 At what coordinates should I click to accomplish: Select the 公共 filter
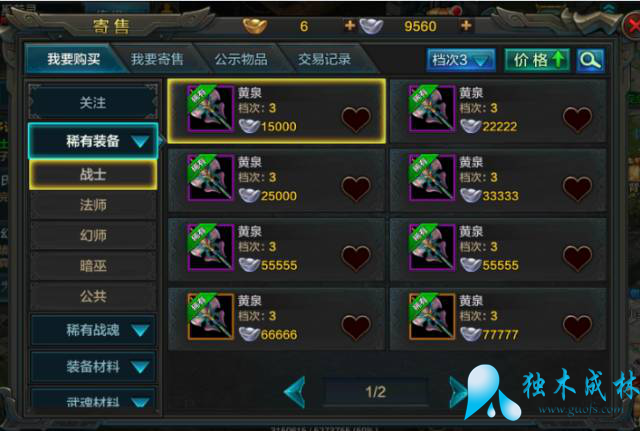pos(92,297)
